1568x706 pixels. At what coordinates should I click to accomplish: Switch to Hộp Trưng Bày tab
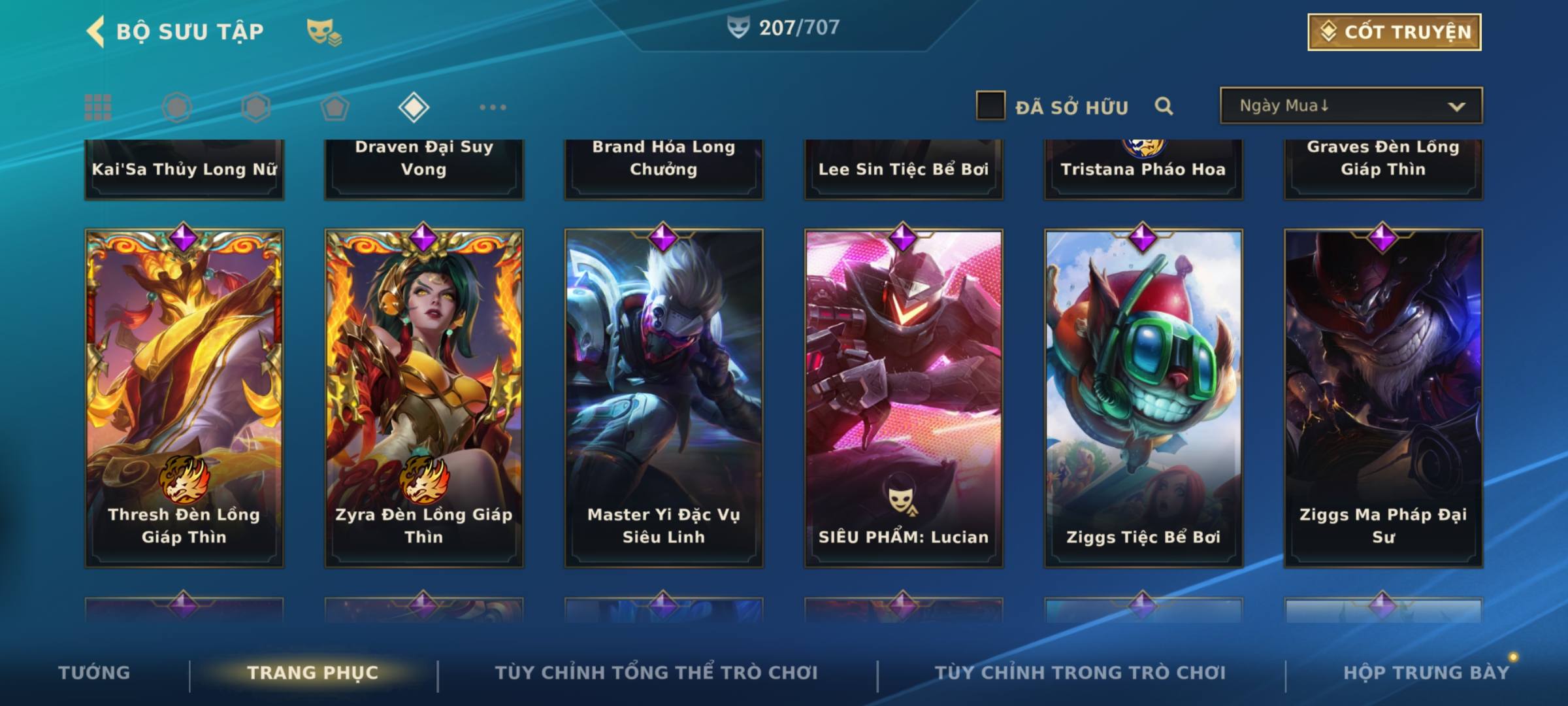[1426, 673]
